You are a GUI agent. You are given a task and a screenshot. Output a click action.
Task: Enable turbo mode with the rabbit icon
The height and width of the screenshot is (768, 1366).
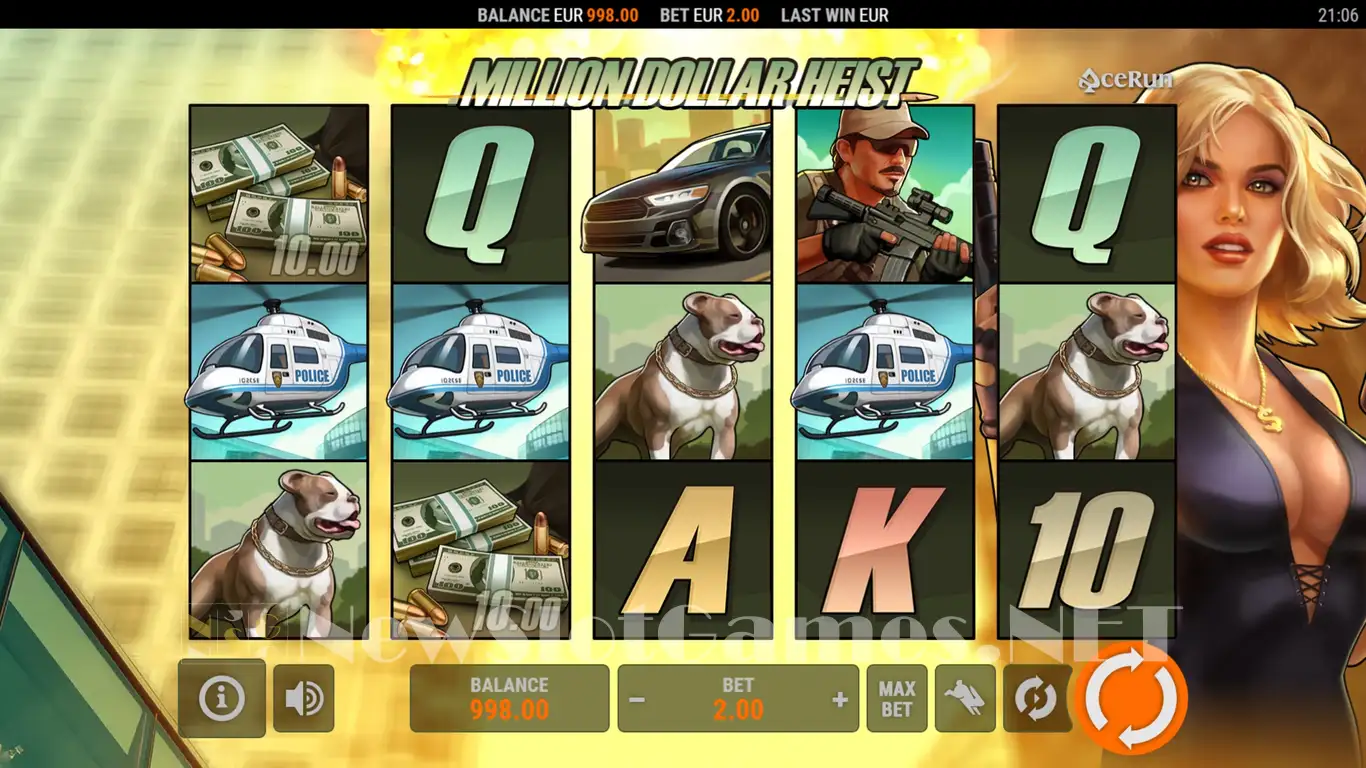pyautogui.click(x=965, y=698)
